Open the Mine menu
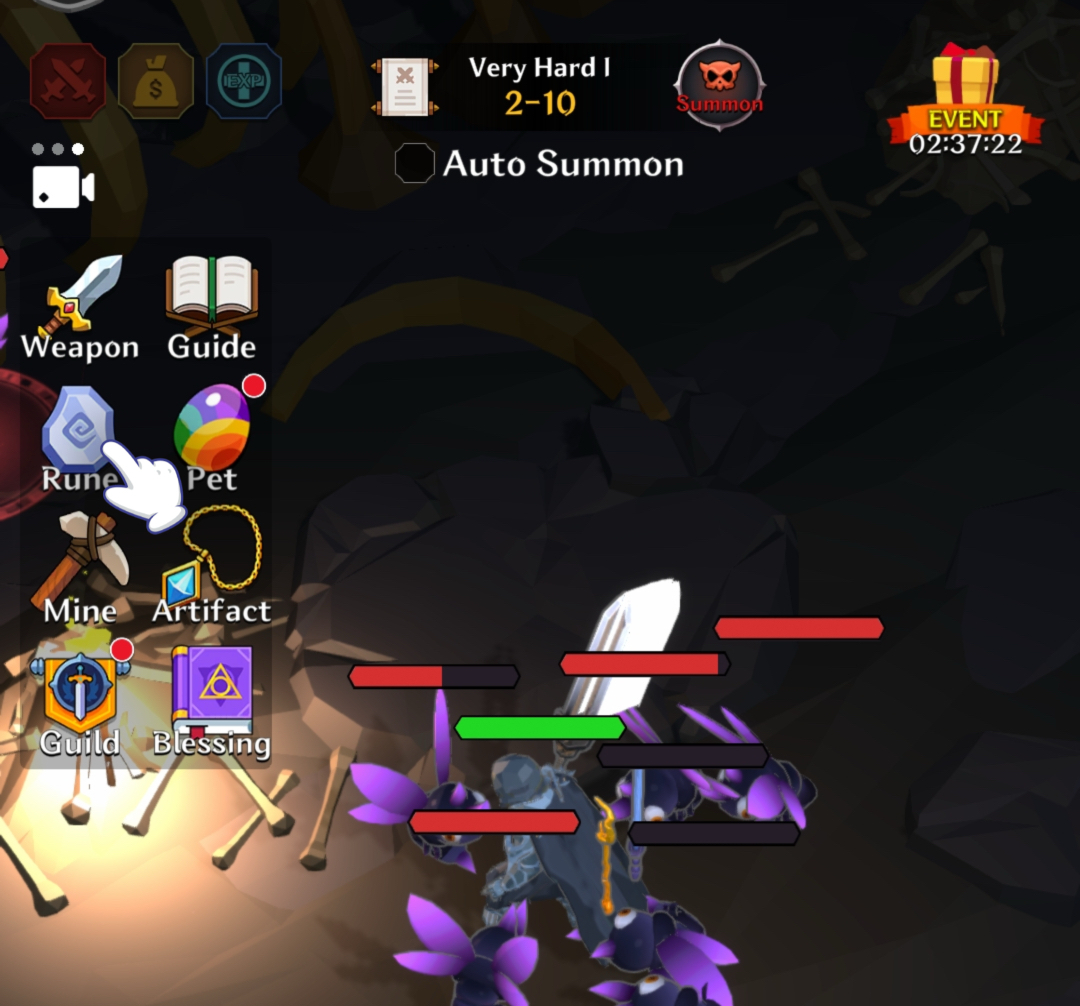 click(x=80, y=569)
